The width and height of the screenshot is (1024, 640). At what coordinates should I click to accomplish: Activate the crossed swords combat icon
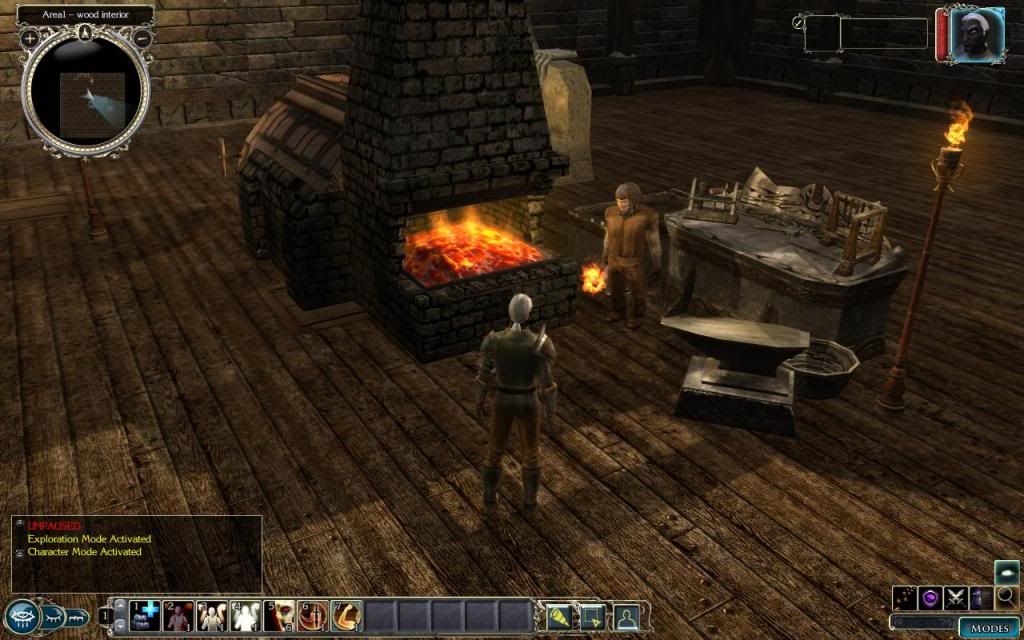[x=955, y=598]
